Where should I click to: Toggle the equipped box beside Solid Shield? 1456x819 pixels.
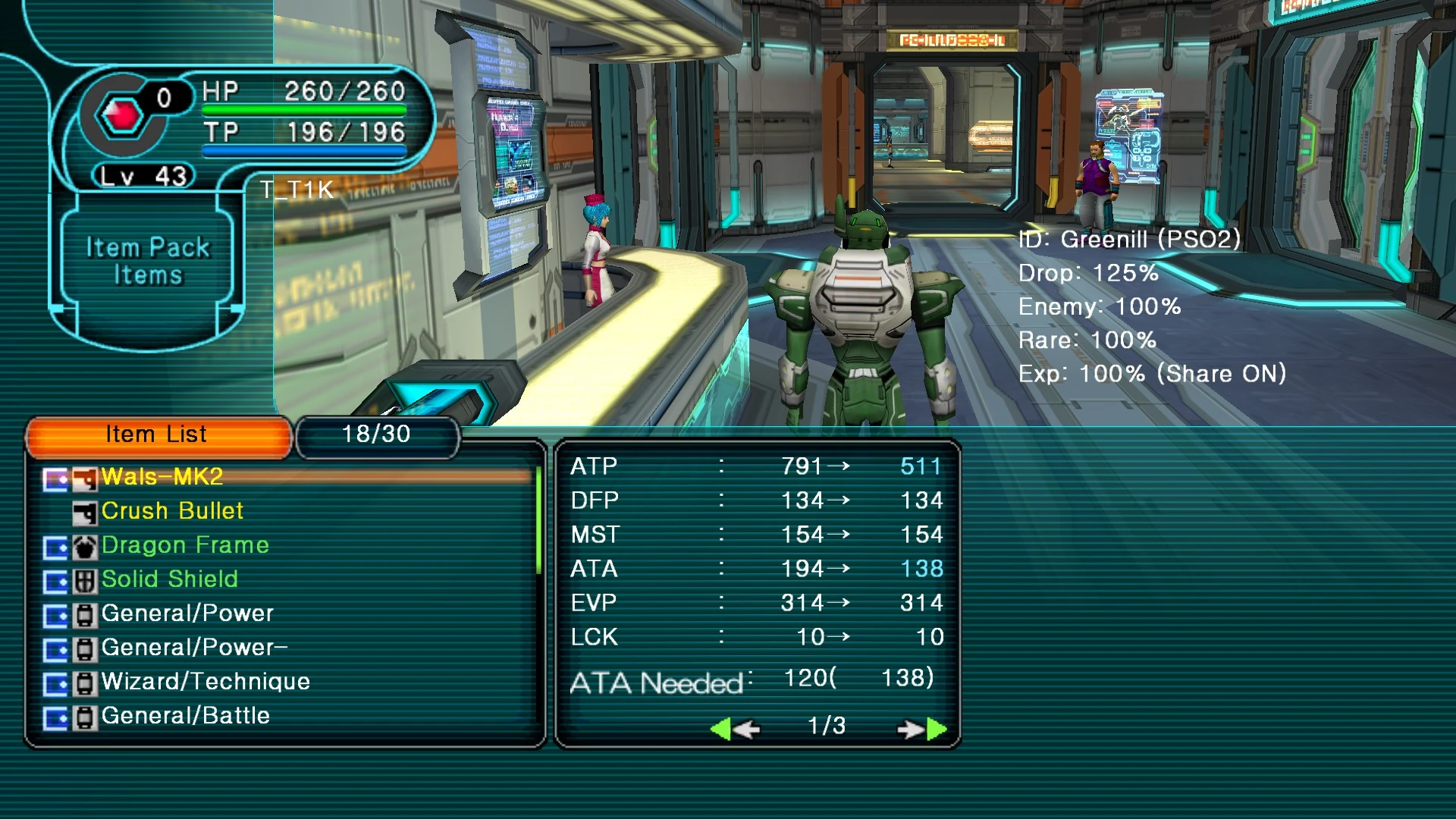click(x=55, y=579)
